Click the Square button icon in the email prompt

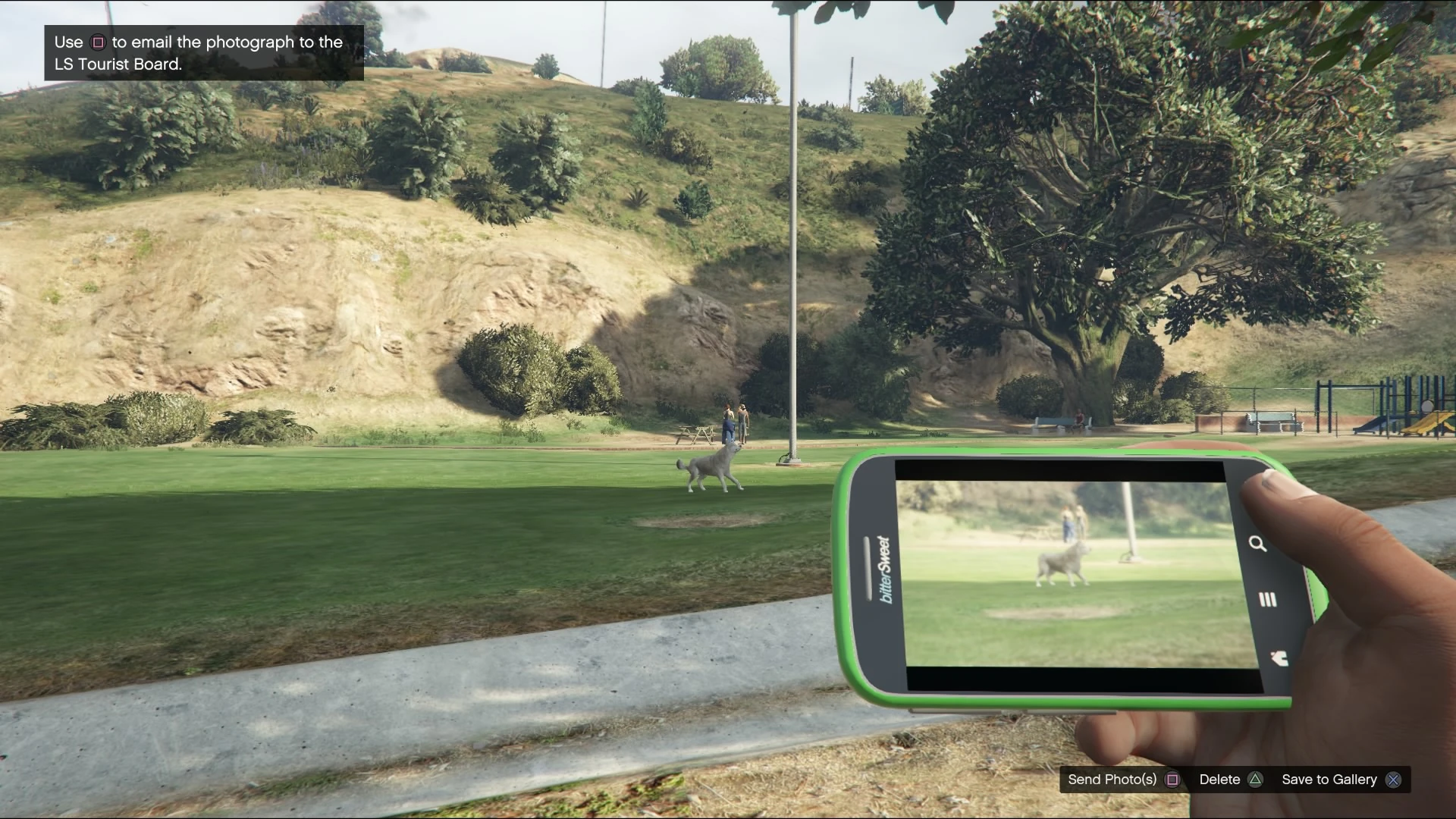pos(99,43)
